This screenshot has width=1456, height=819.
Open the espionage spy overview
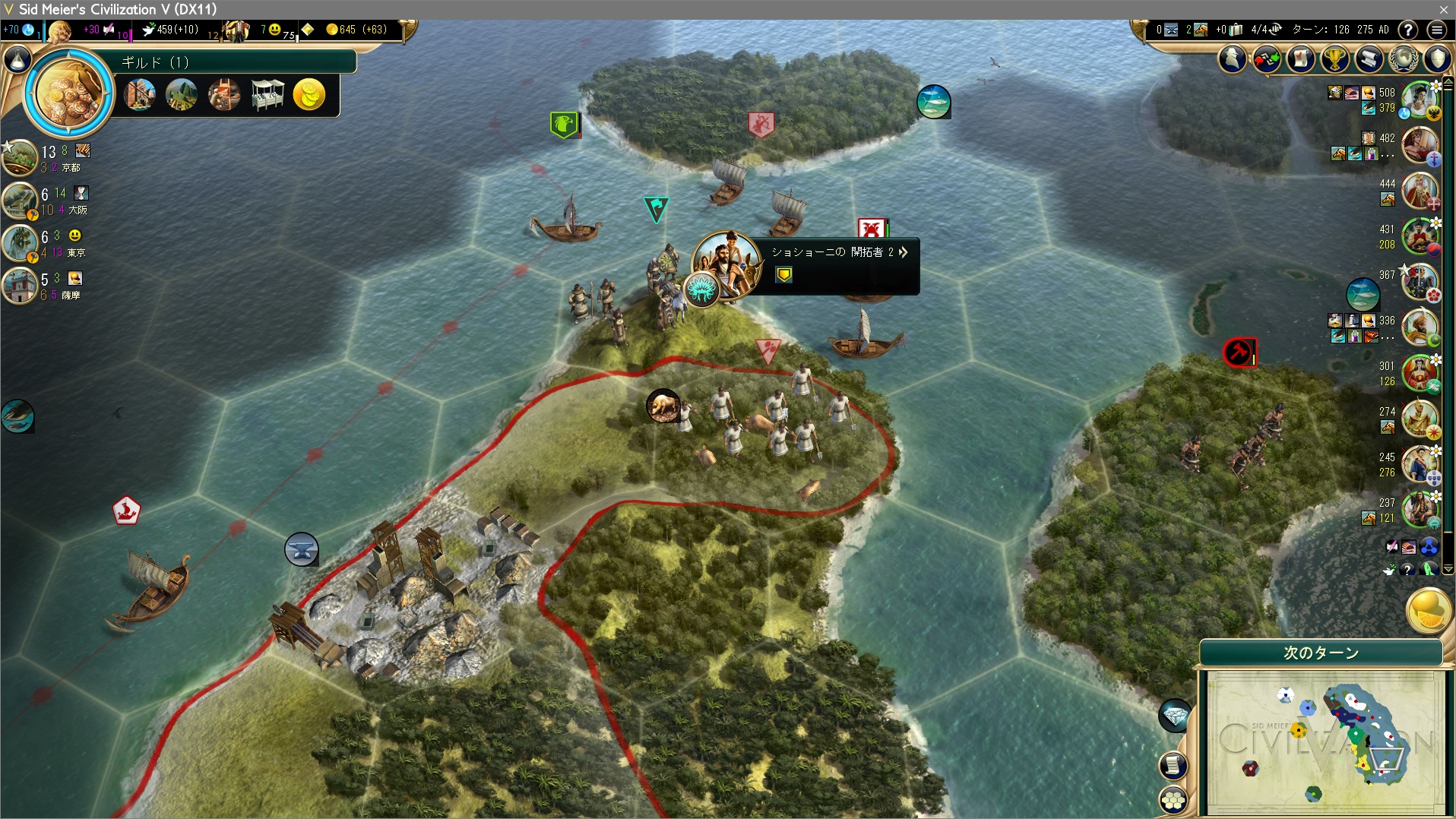click(1233, 58)
